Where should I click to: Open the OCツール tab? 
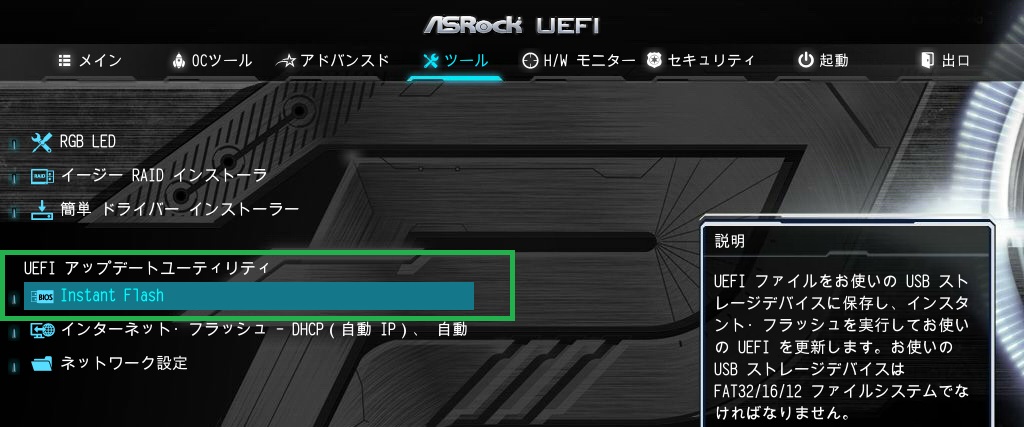[212, 61]
